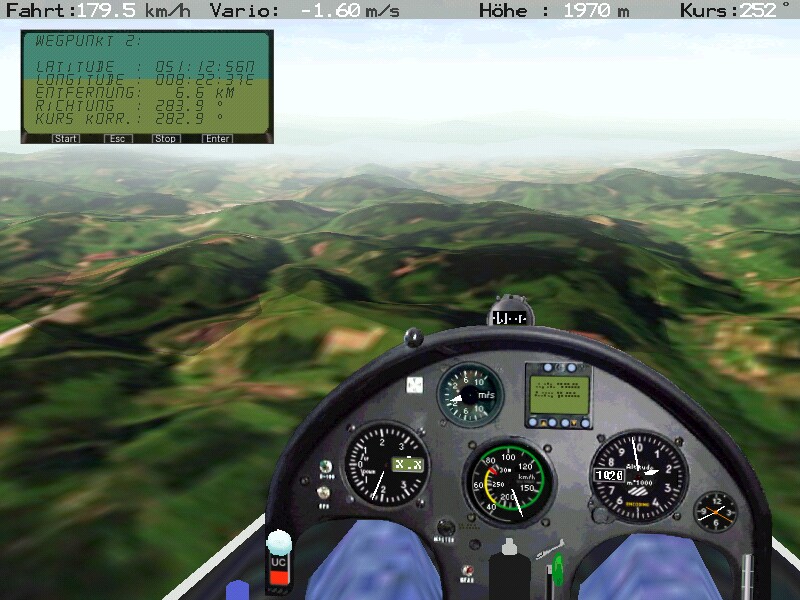Select the Esc button below the waypoint display
Viewport: 800px width, 600px height.
point(117,139)
